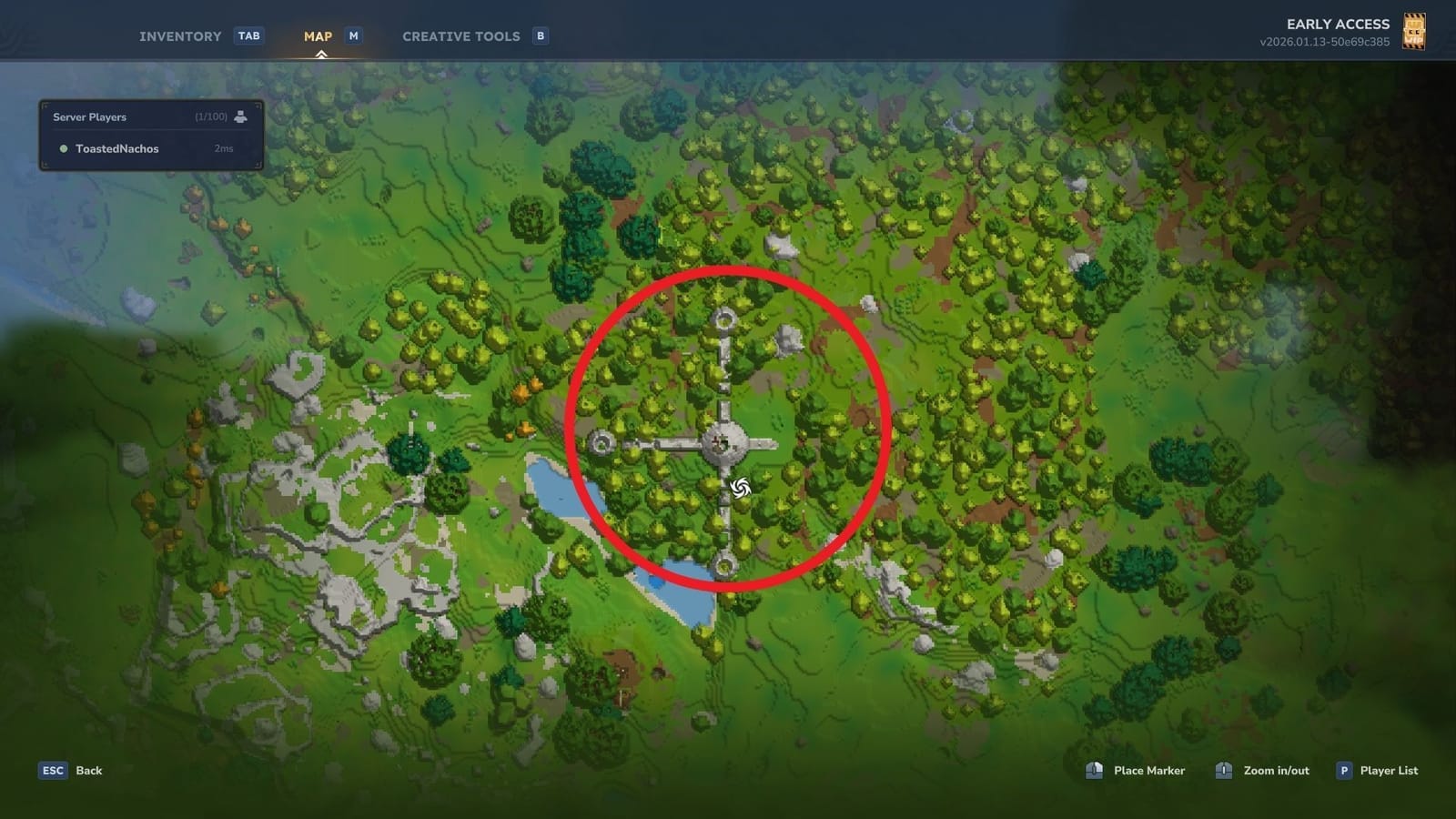This screenshot has height=819, width=1456.
Task: Open the Creative Tools tab
Action: (460, 35)
